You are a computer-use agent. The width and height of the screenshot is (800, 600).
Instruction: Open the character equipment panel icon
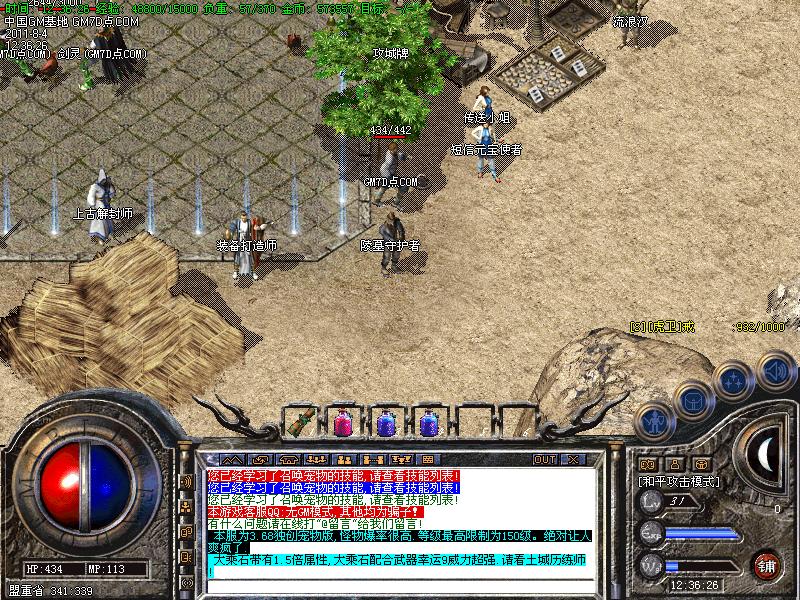[x=653, y=420]
